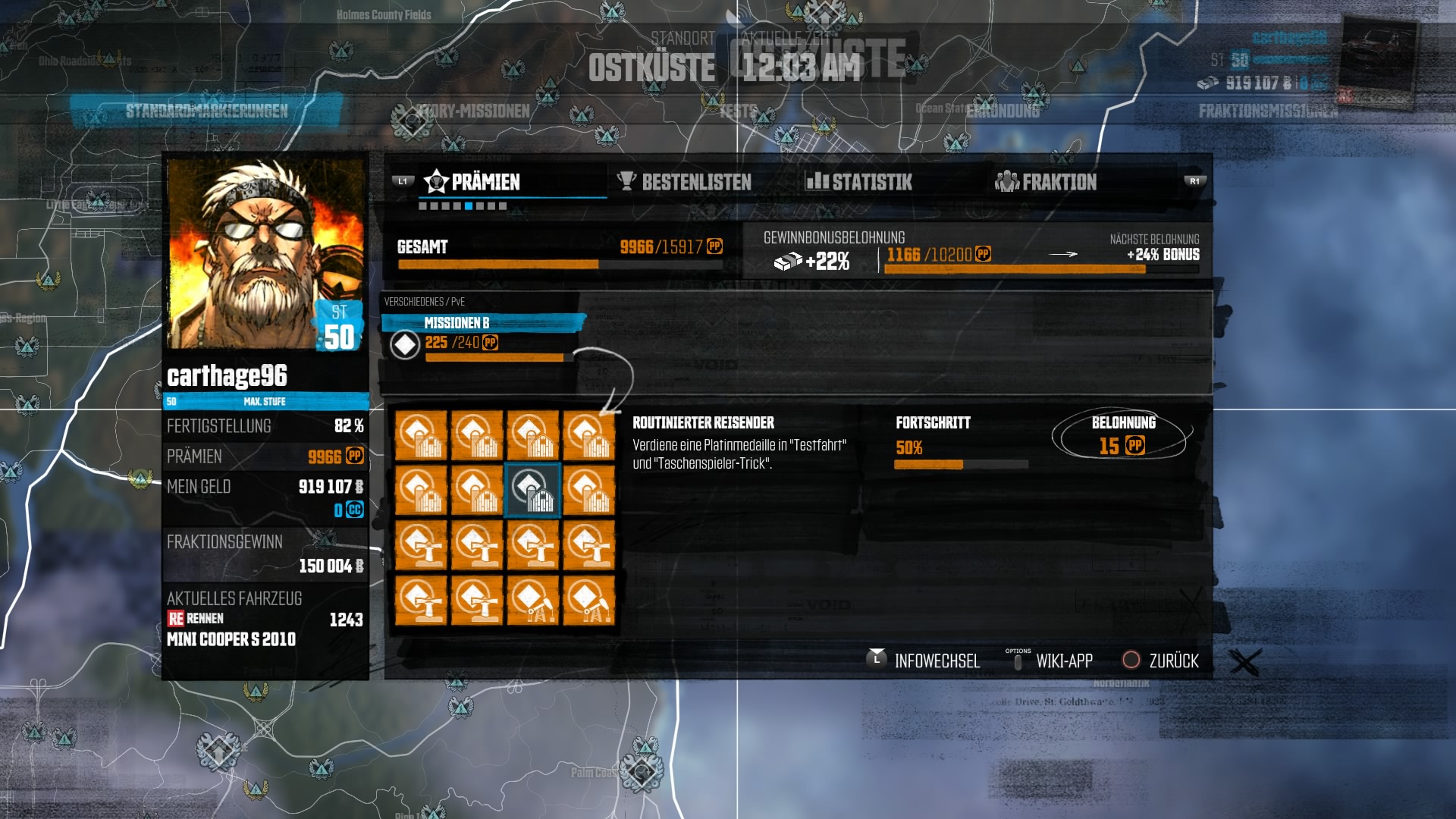Screen dimensions: 1456x819
Task: Open the Bestenlisten tab
Action: (685, 182)
